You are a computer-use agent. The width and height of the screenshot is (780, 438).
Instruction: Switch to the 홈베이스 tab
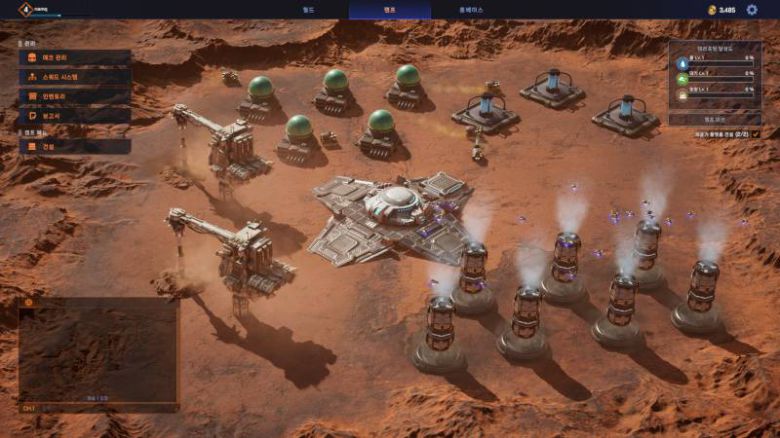click(470, 9)
